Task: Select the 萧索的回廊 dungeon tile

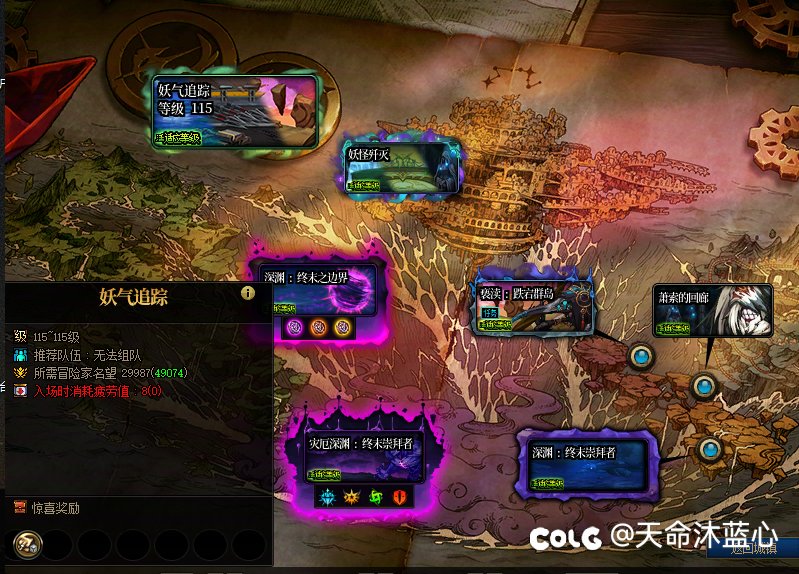Action: coord(713,310)
